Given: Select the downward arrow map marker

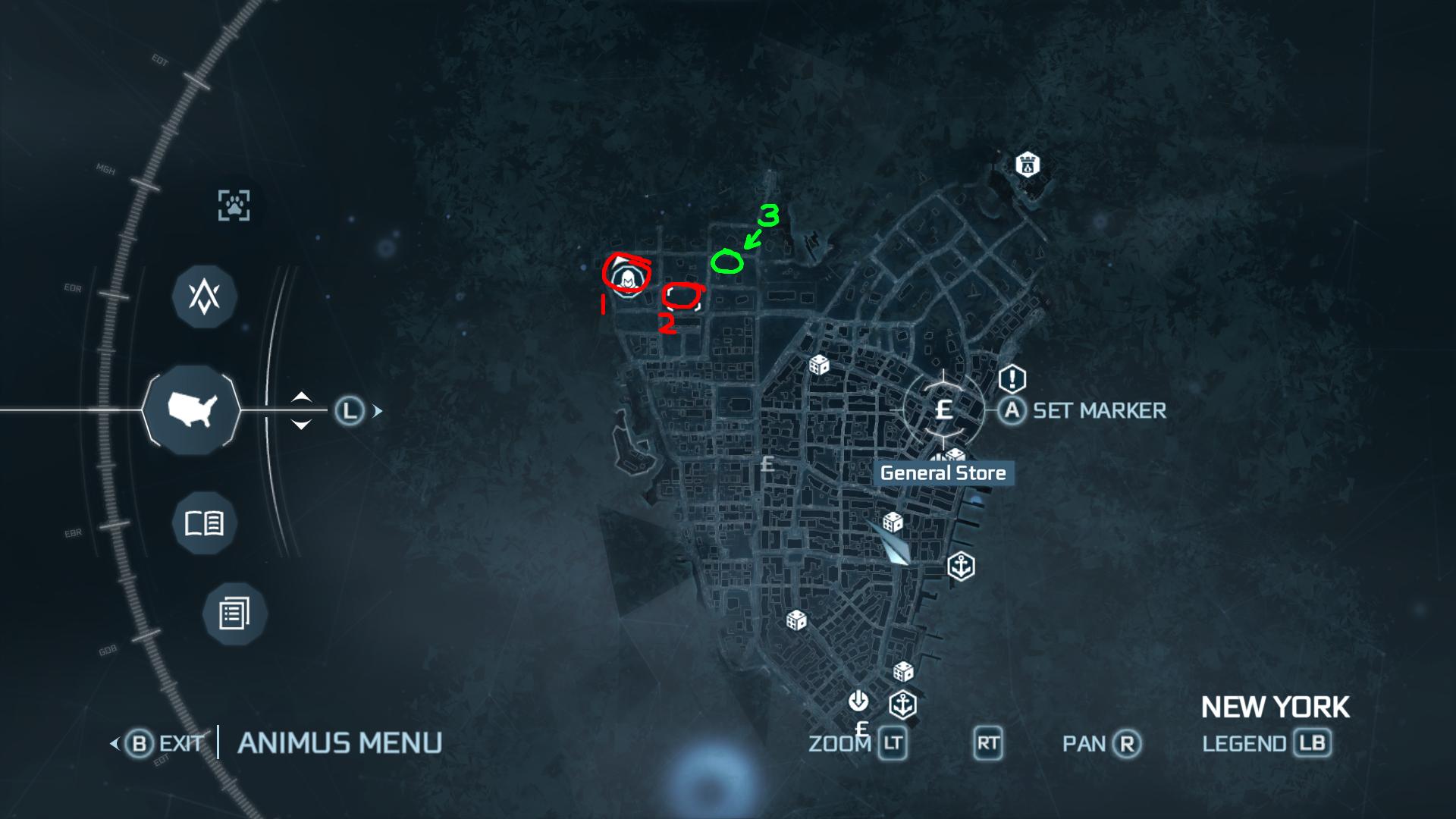Looking at the screenshot, I should pos(858,700).
